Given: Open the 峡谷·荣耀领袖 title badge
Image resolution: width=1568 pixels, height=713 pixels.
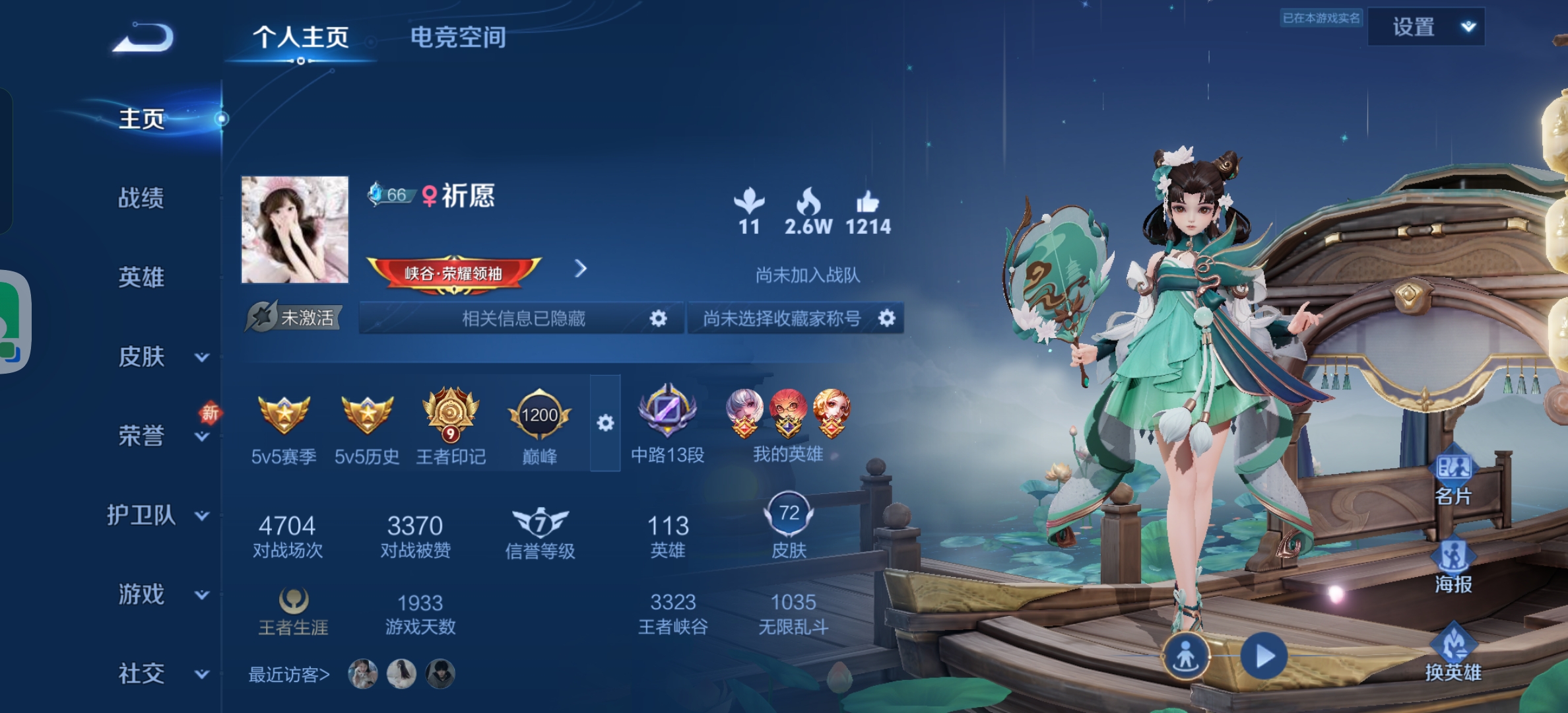Looking at the screenshot, I should click(454, 273).
